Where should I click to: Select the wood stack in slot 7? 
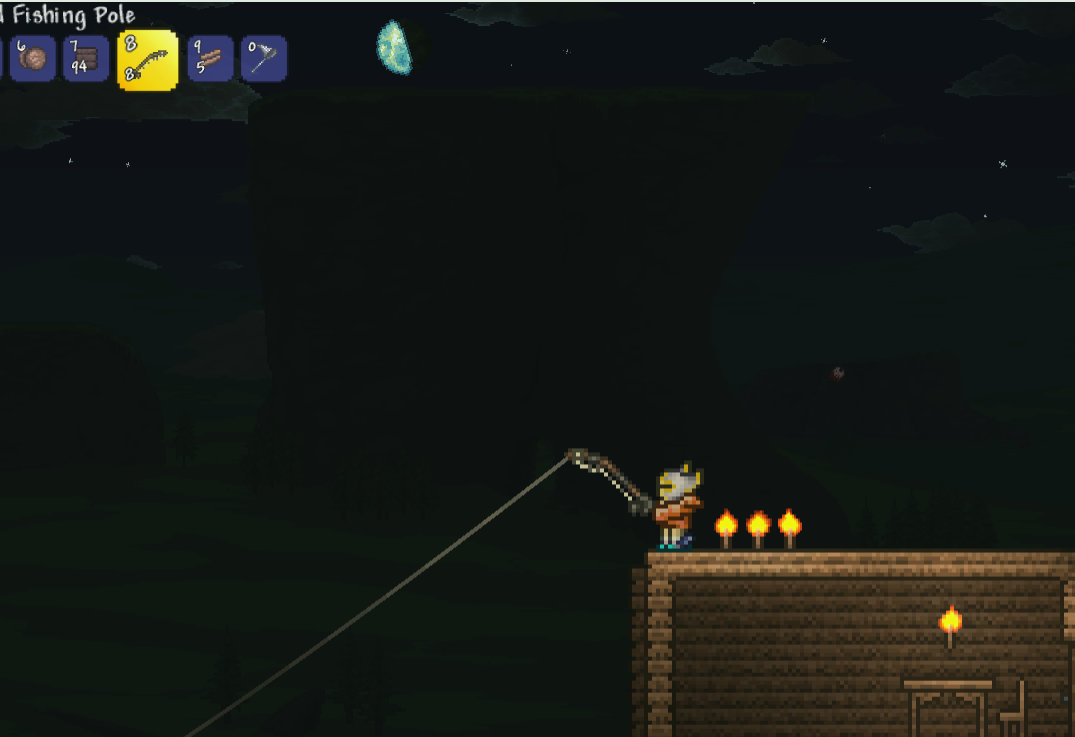pos(86,59)
